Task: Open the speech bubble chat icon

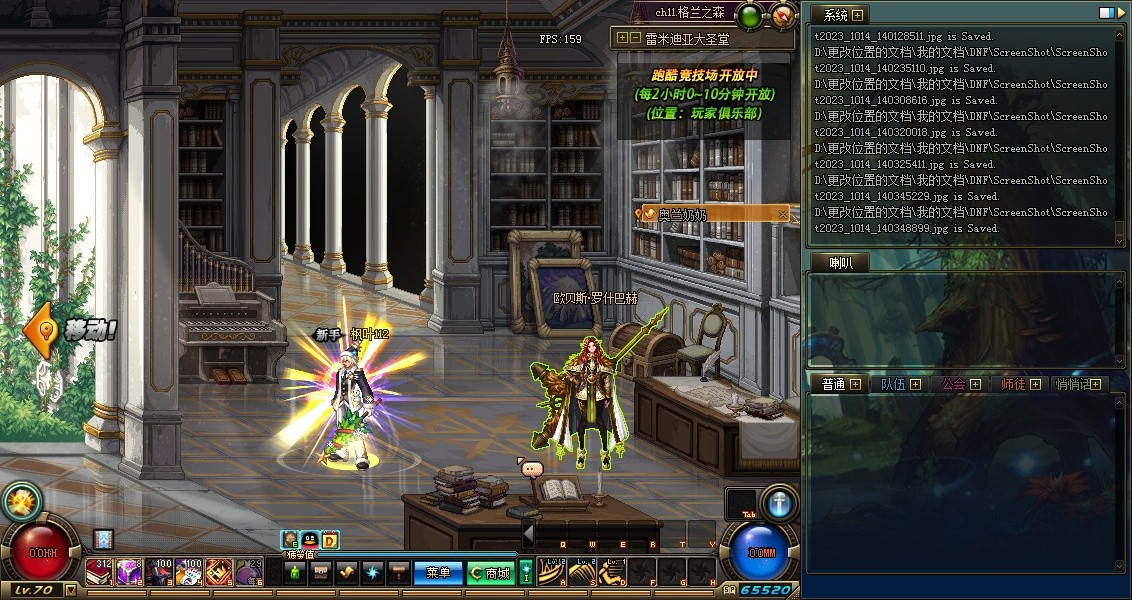Action: [530, 468]
